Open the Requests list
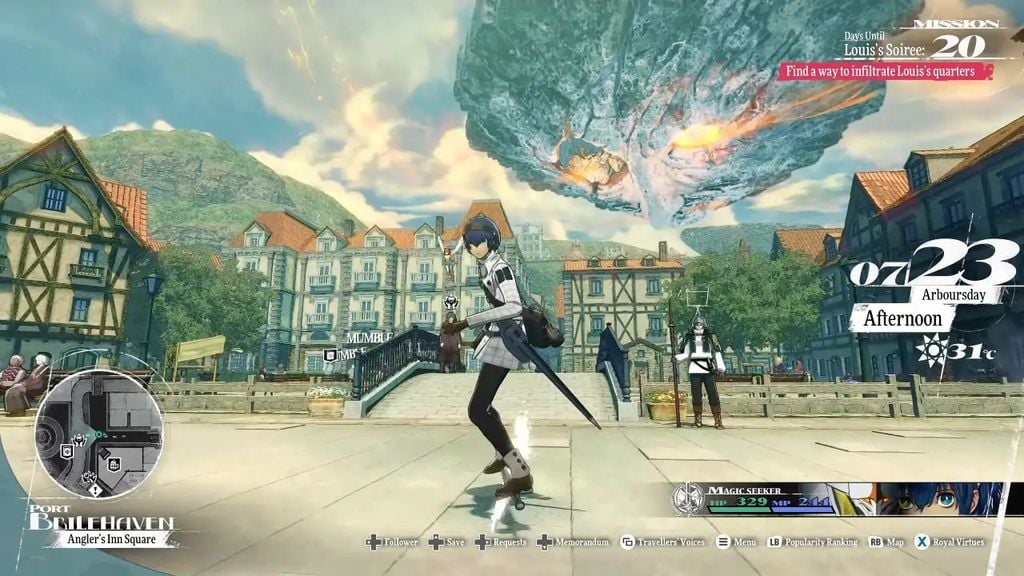Viewport: 1024px width, 576px height. pos(509,542)
